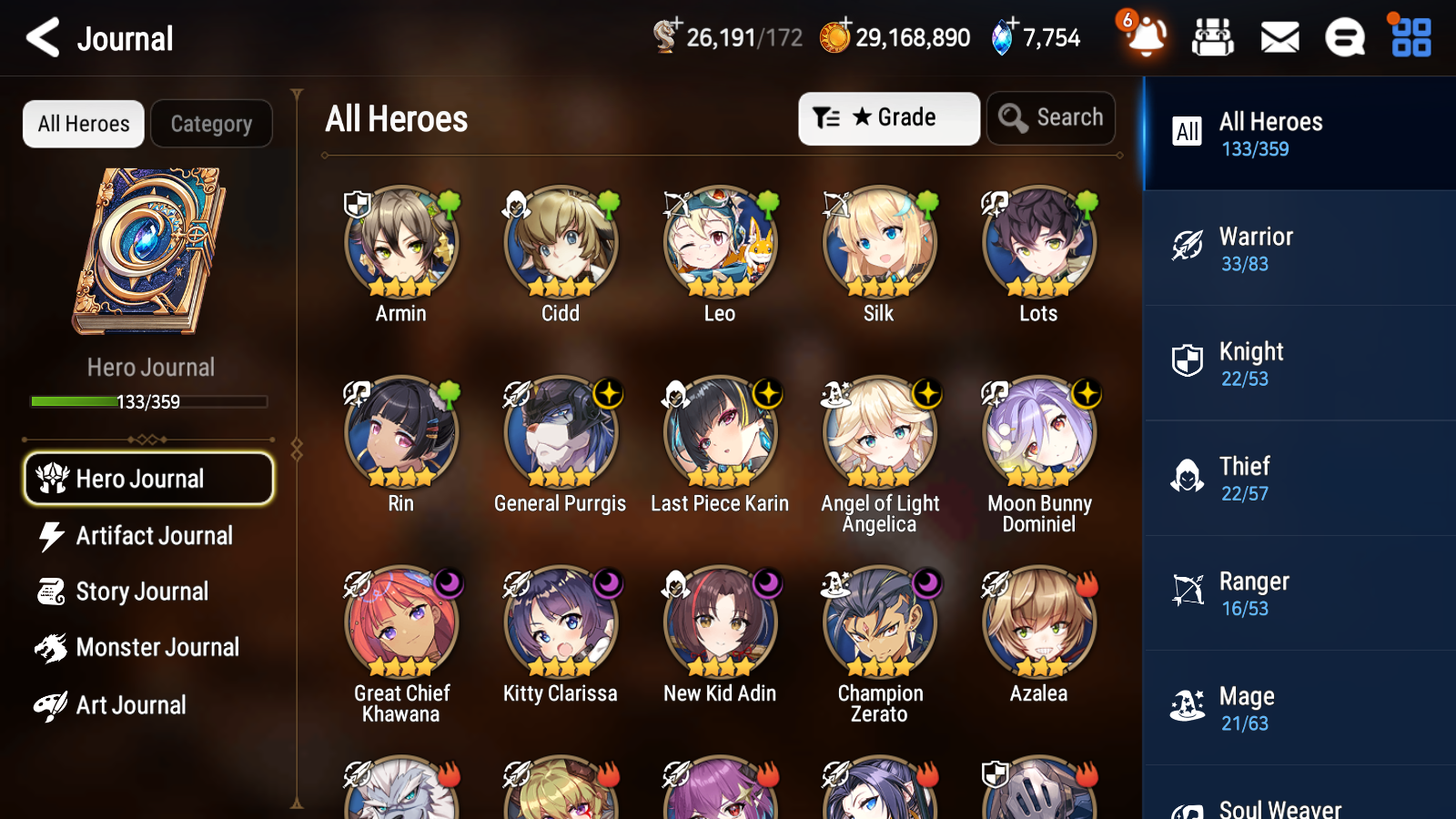Open the inventory chest icon

1213,38
